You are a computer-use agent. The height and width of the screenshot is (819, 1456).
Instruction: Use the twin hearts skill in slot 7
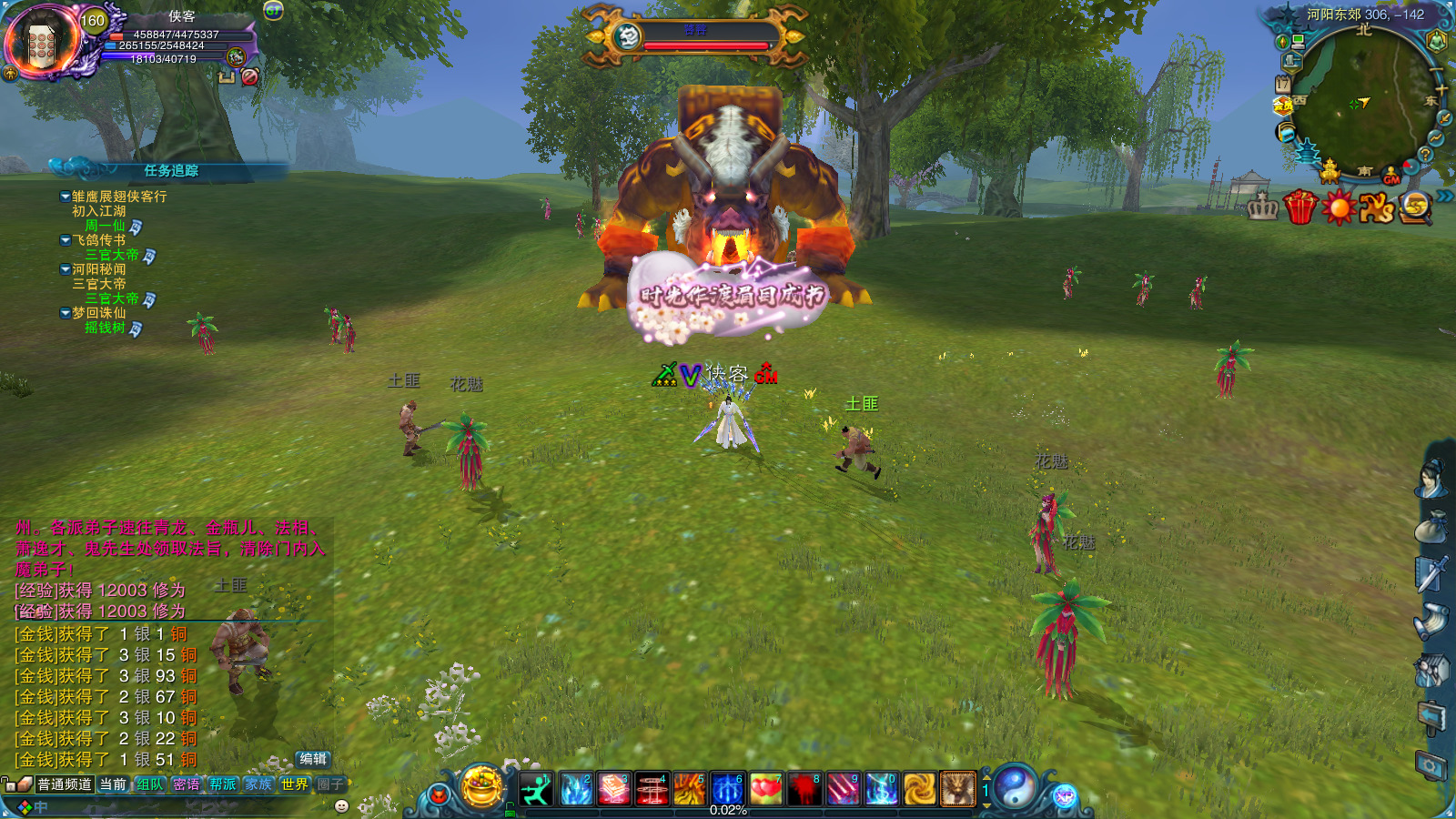click(766, 789)
